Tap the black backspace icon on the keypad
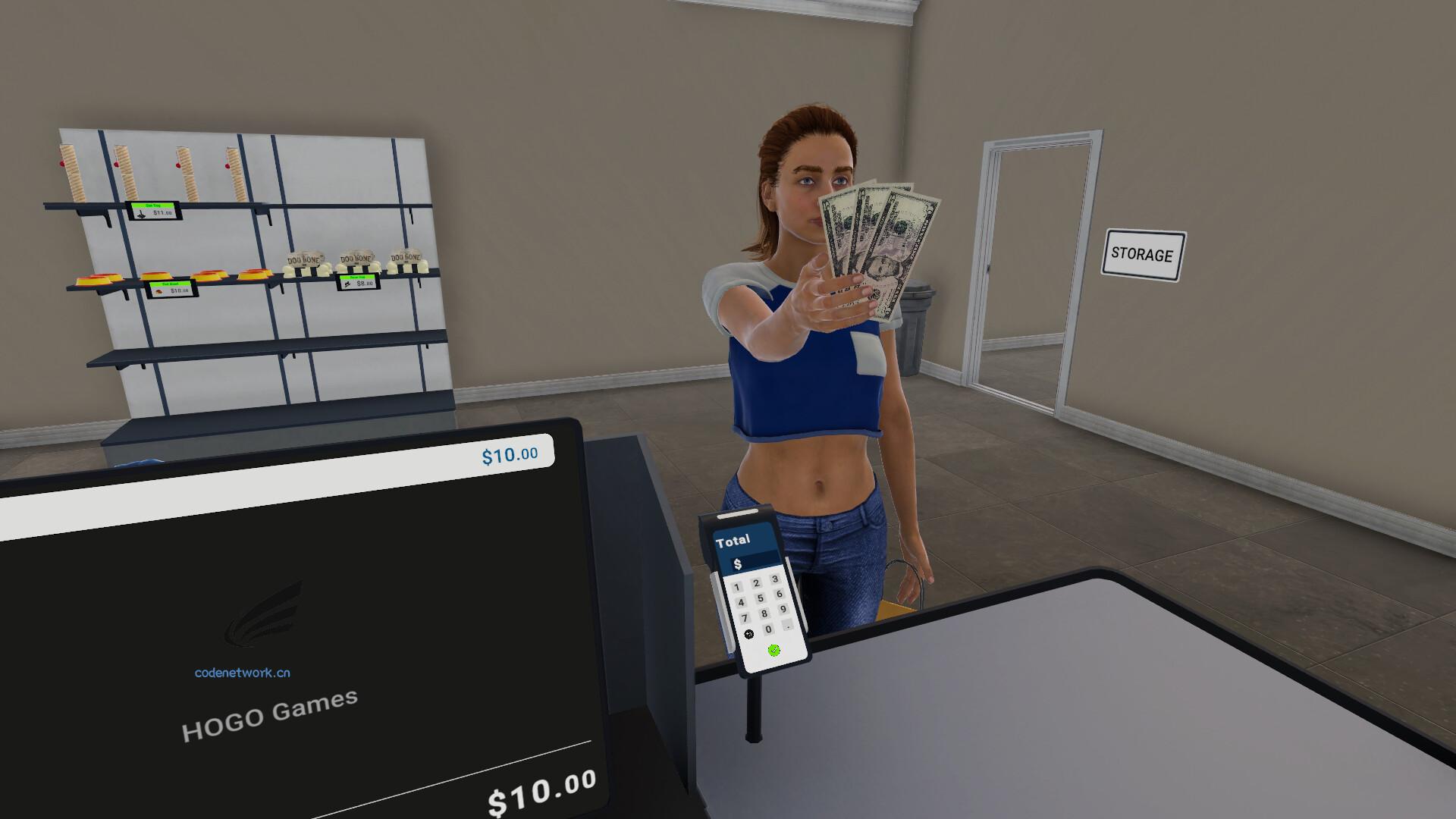The height and width of the screenshot is (819, 1456). (x=749, y=633)
